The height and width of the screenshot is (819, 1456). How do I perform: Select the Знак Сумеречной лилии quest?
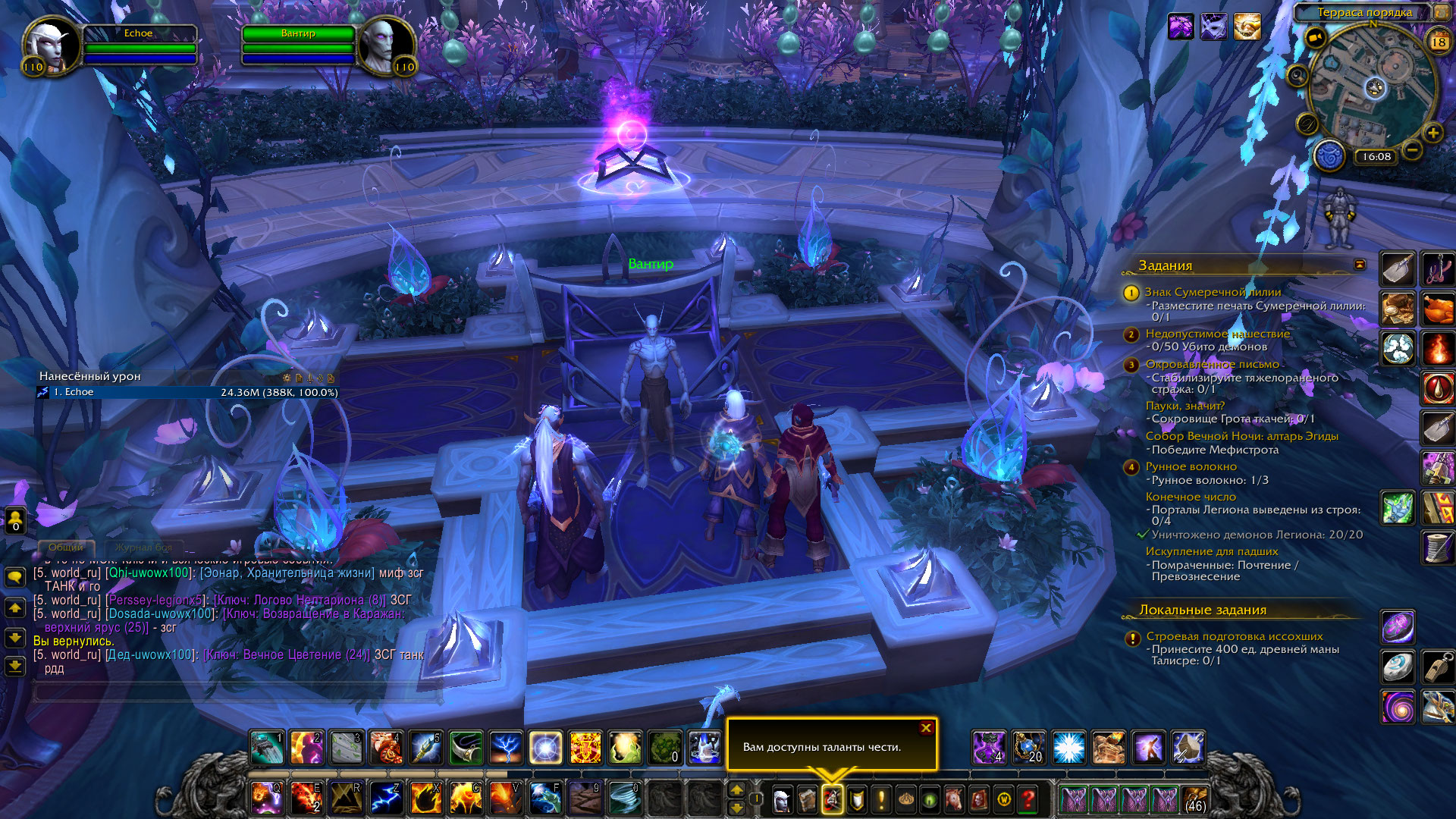click(x=1213, y=292)
